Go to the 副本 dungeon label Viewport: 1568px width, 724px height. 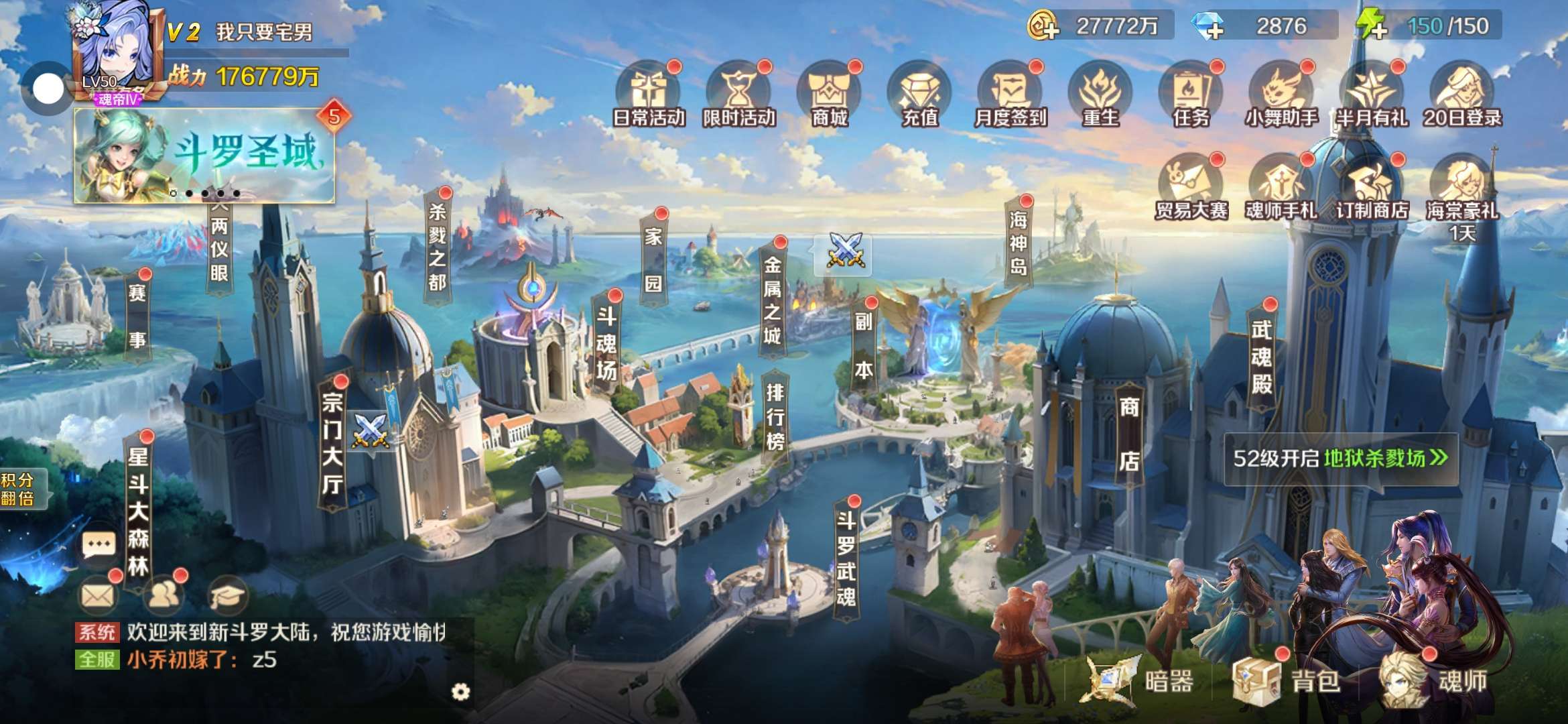click(863, 345)
